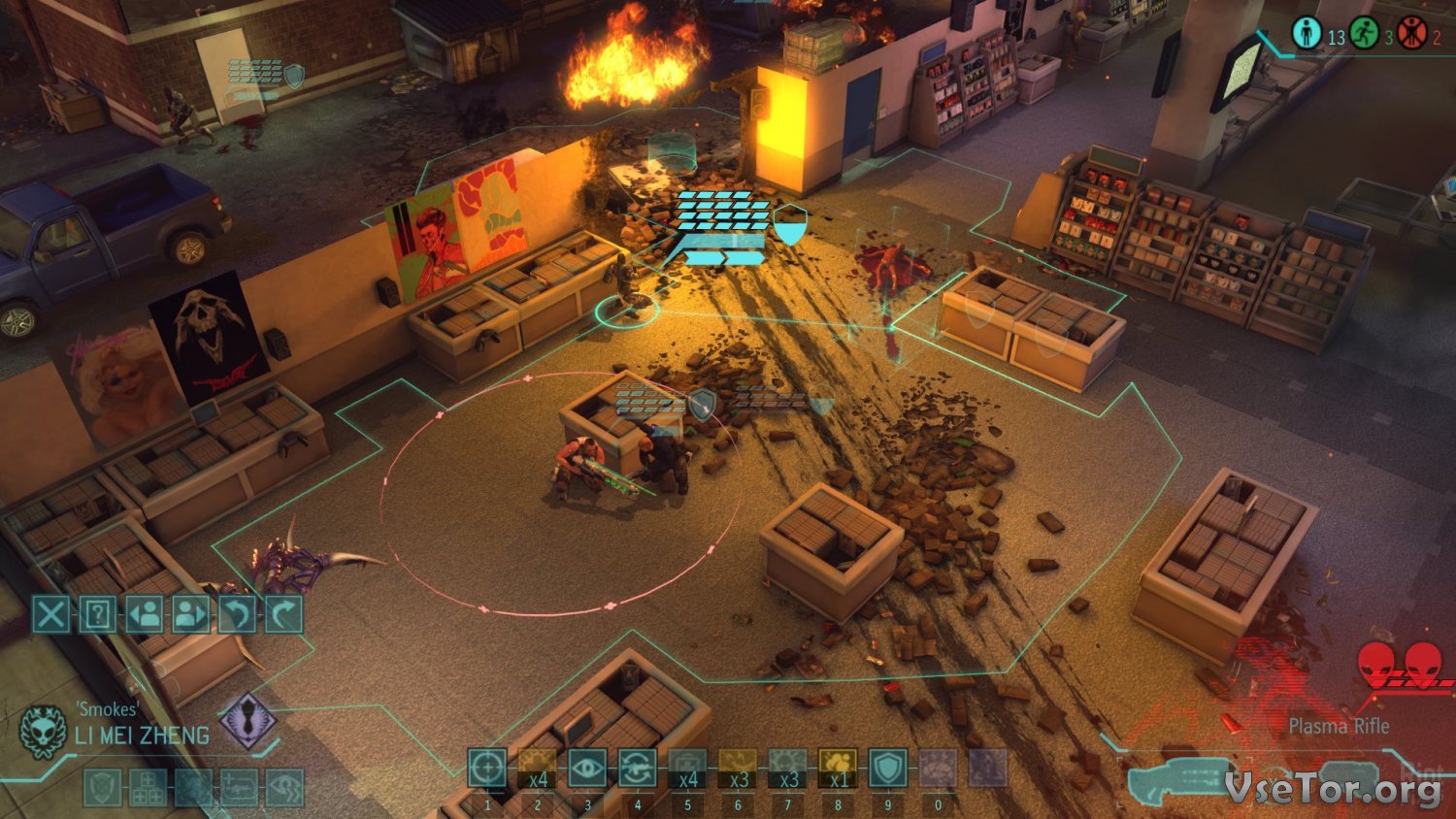Click the alien skull rank badge

click(x=43, y=731)
